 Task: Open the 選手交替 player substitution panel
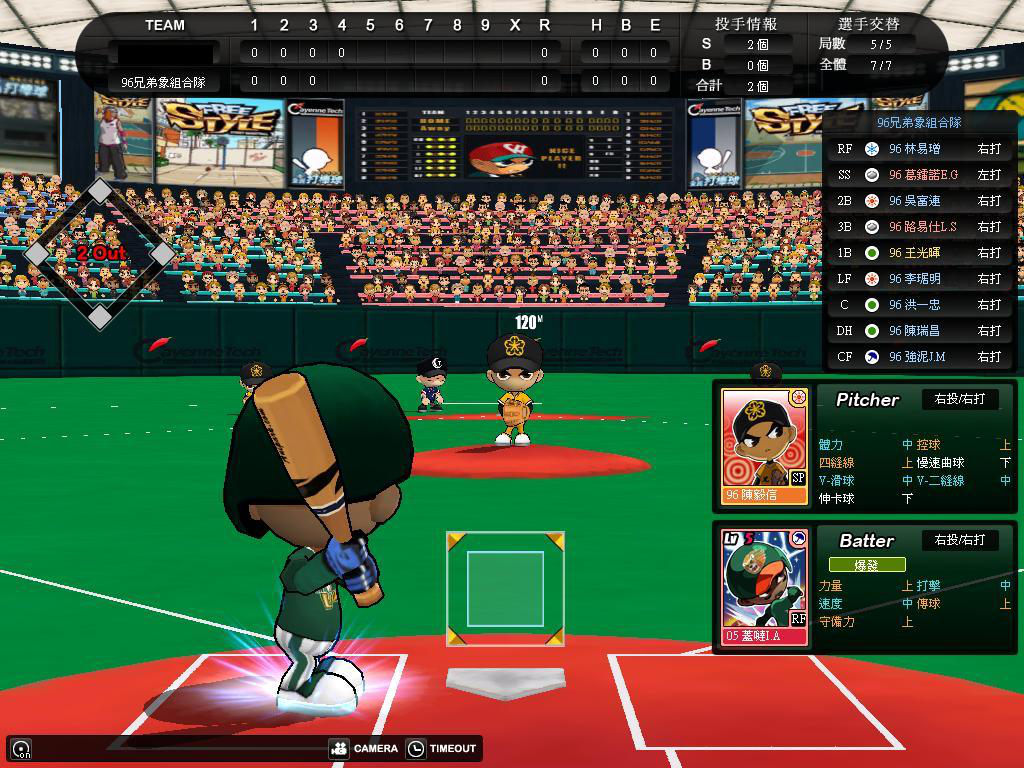pos(867,24)
